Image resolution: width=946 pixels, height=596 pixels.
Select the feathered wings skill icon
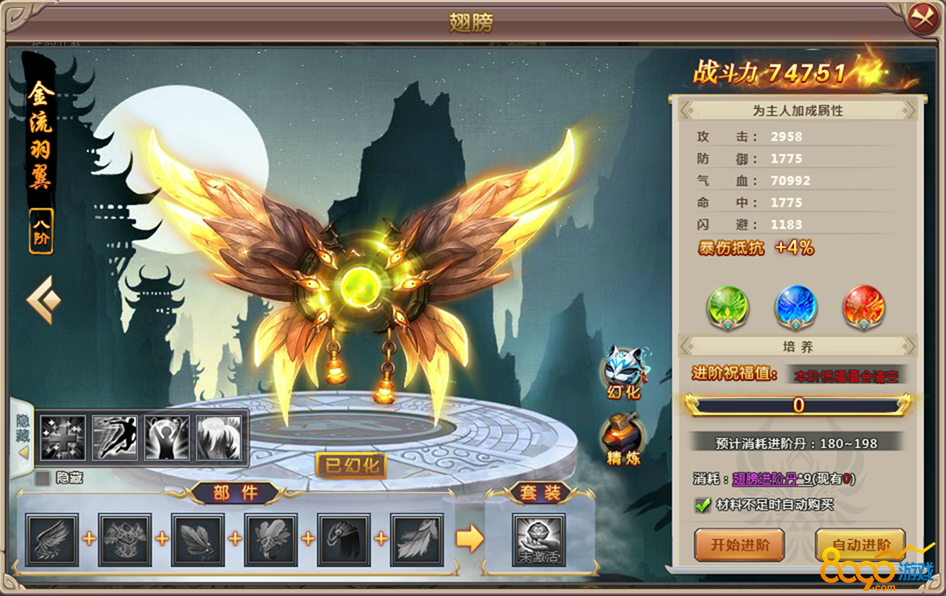(x=219, y=437)
